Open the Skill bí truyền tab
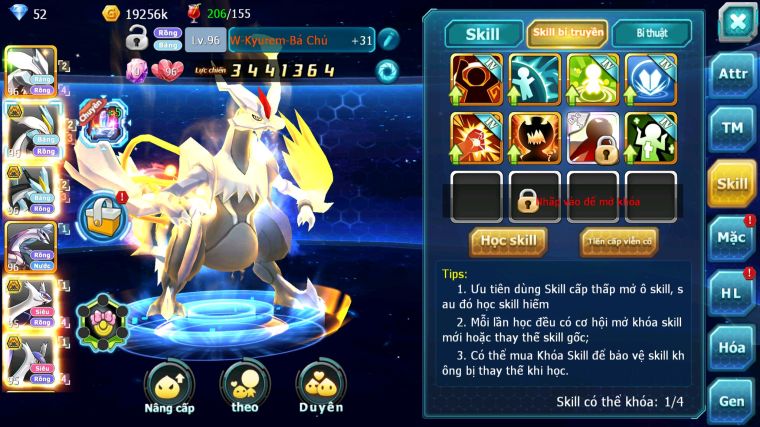The height and width of the screenshot is (427, 760). tap(567, 33)
